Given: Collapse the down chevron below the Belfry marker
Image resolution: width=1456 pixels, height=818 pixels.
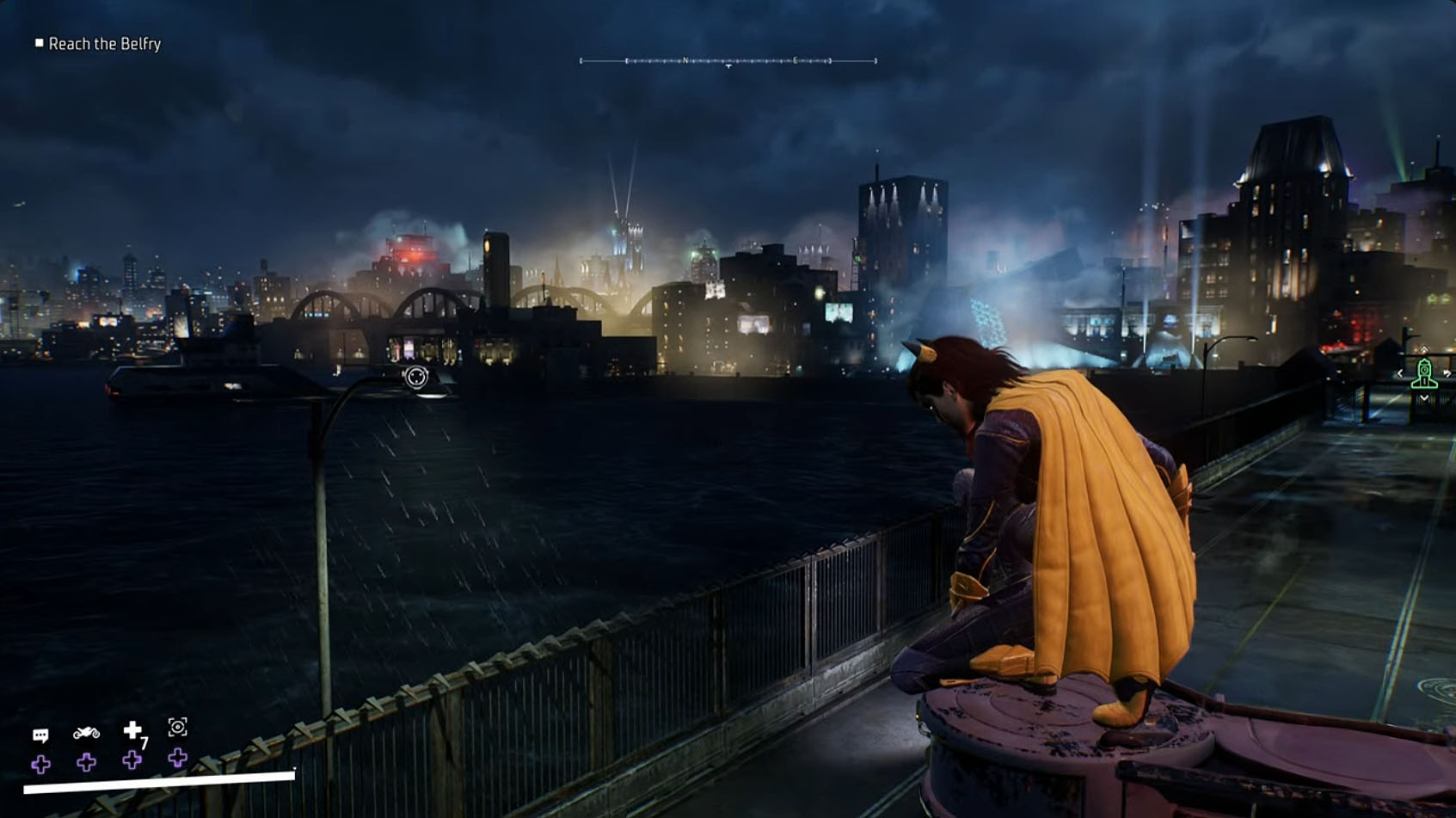Looking at the screenshot, I should point(1424,397).
